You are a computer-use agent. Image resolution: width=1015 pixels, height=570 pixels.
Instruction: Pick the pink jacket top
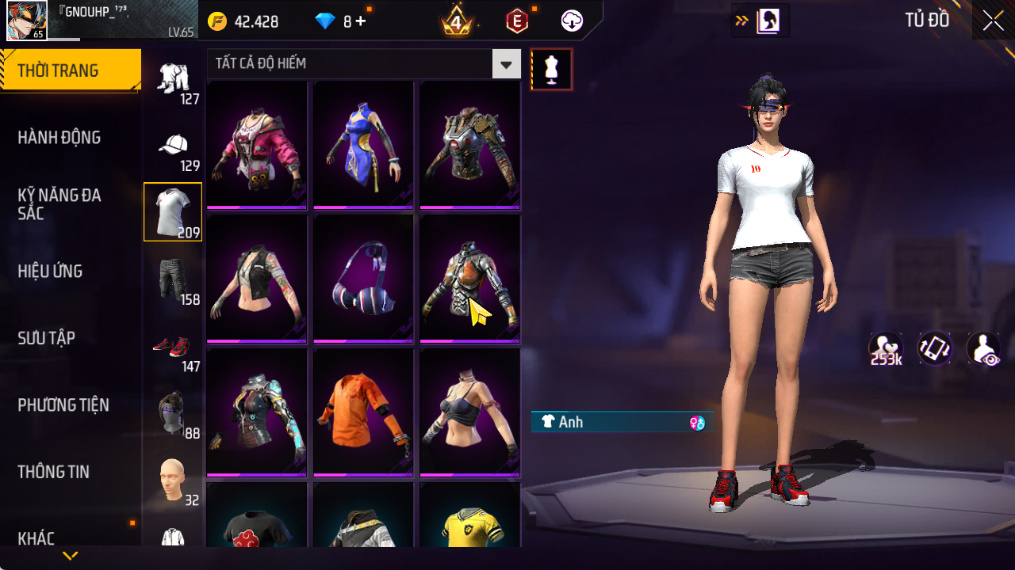click(x=257, y=143)
